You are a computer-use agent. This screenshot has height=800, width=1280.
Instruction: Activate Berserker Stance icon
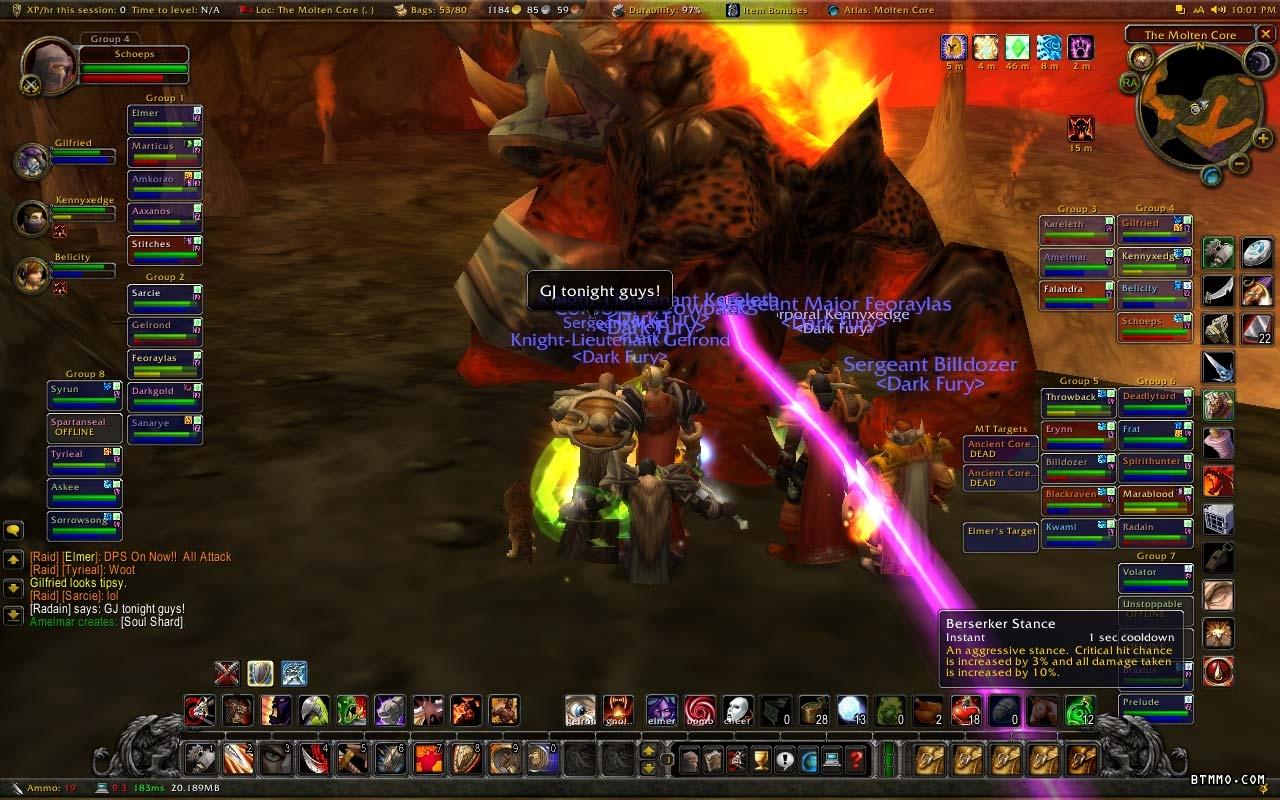click(293, 673)
